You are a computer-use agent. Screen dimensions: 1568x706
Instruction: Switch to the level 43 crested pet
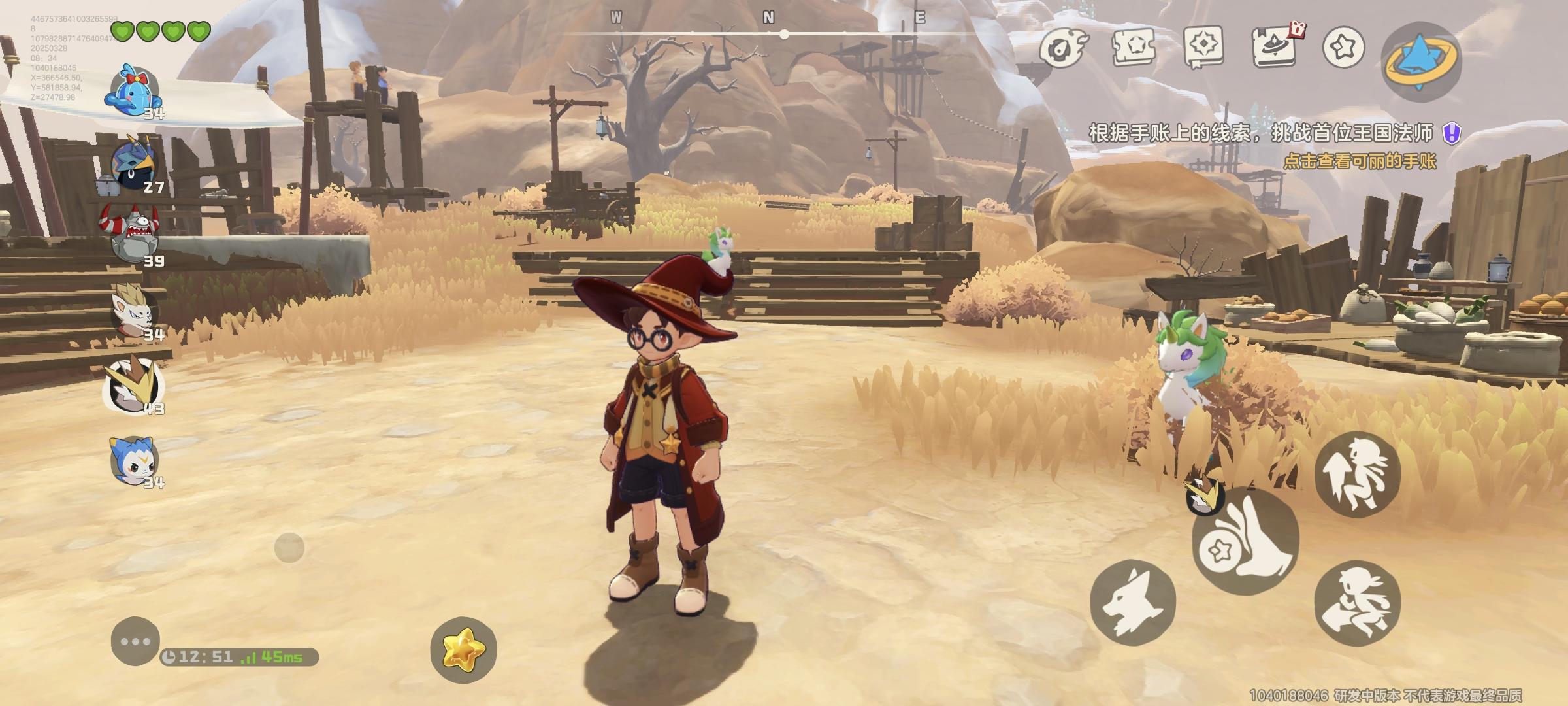[135, 386]
